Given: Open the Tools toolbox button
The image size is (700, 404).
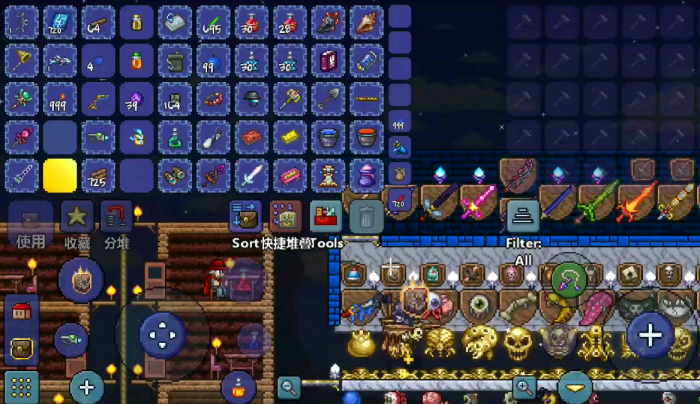Looking at the screenshot, I should pos(326,214).
